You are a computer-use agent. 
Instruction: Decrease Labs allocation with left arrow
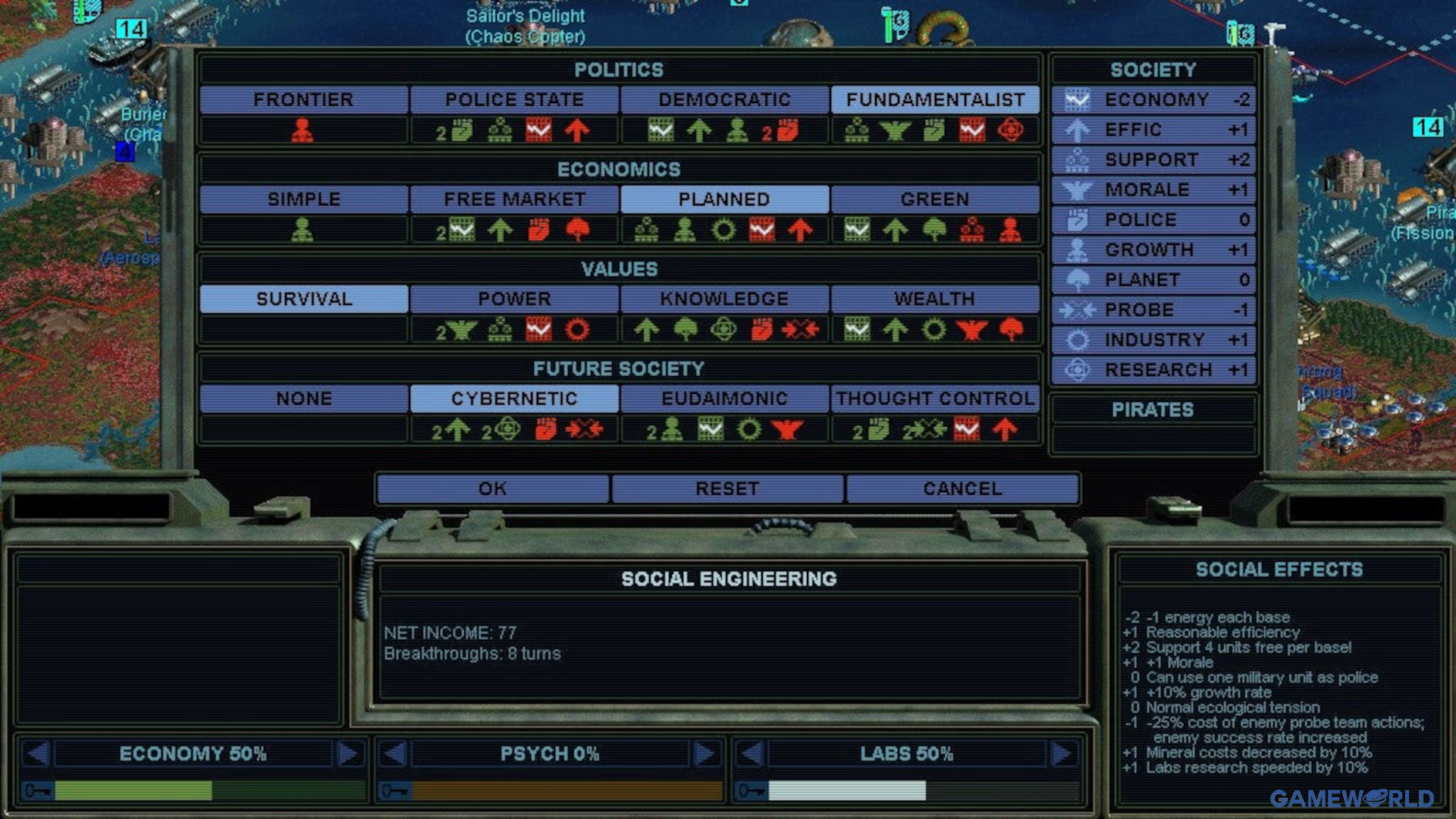tap(752, 754)
